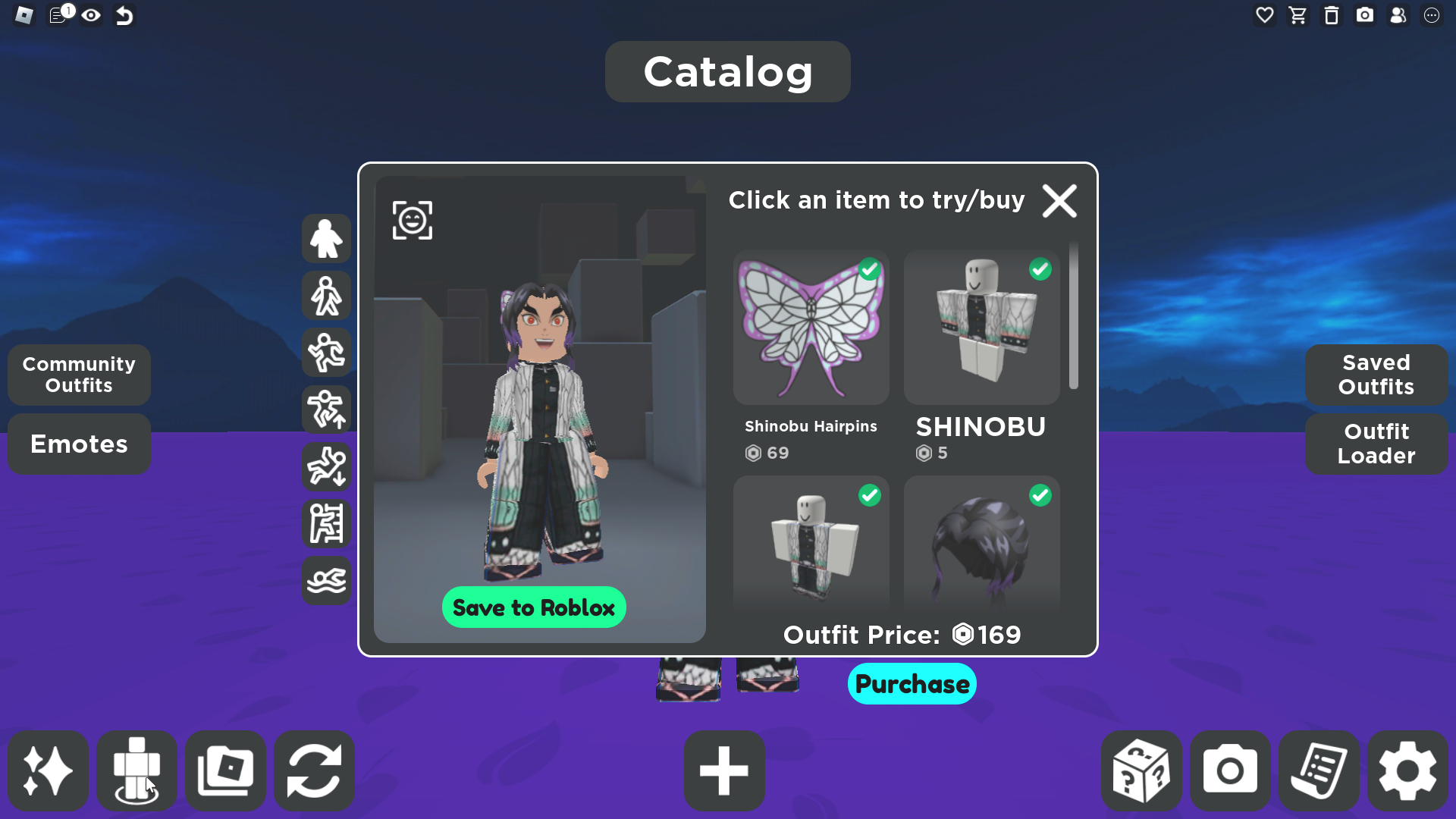This screenshot has height=819, width=1456.
Task: Open the Emotes menu
Action: tap(79, 444)
